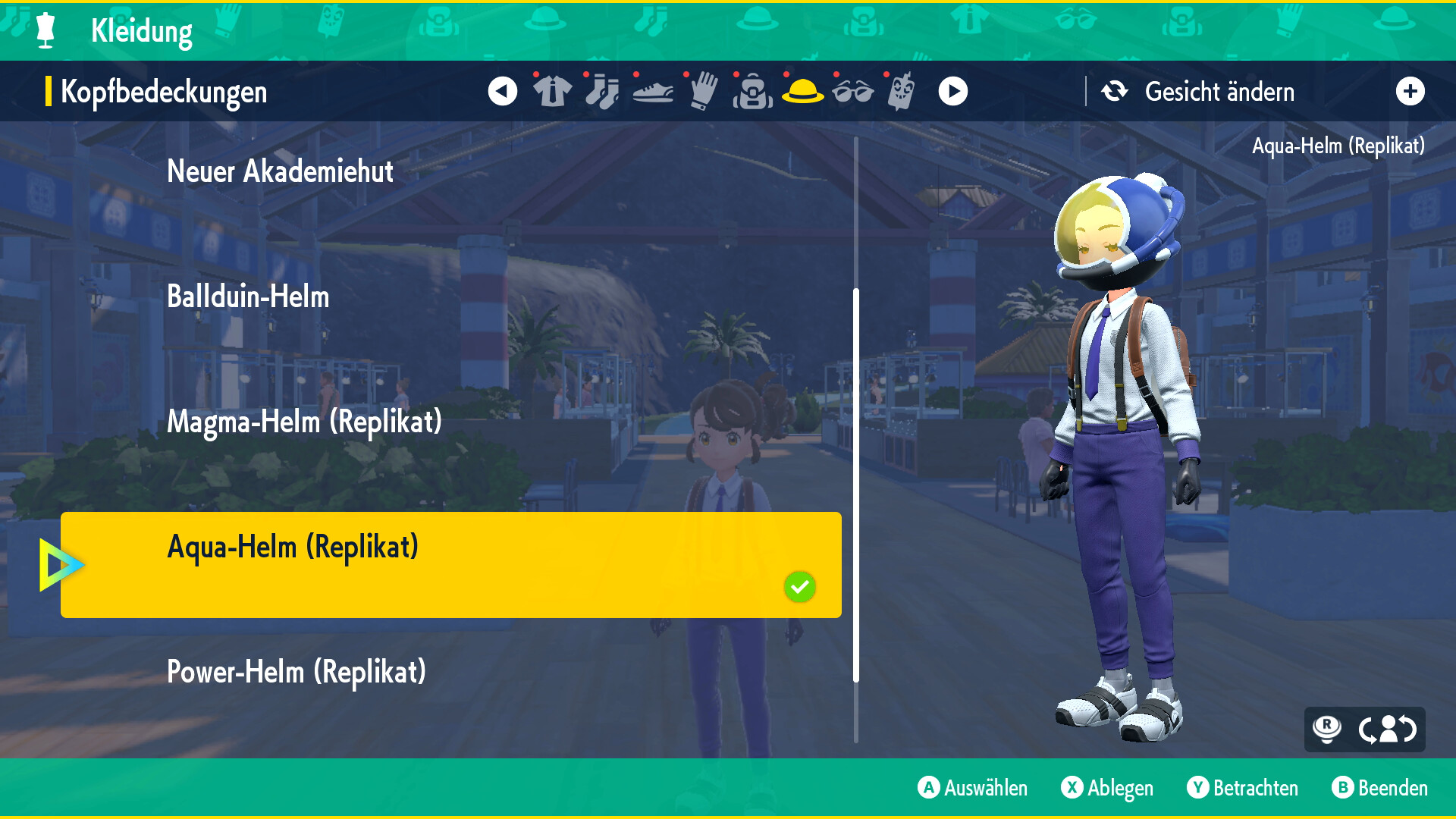1456x819 pixels.
Task: Switch to the backpack category
Action: pos(752,92)
